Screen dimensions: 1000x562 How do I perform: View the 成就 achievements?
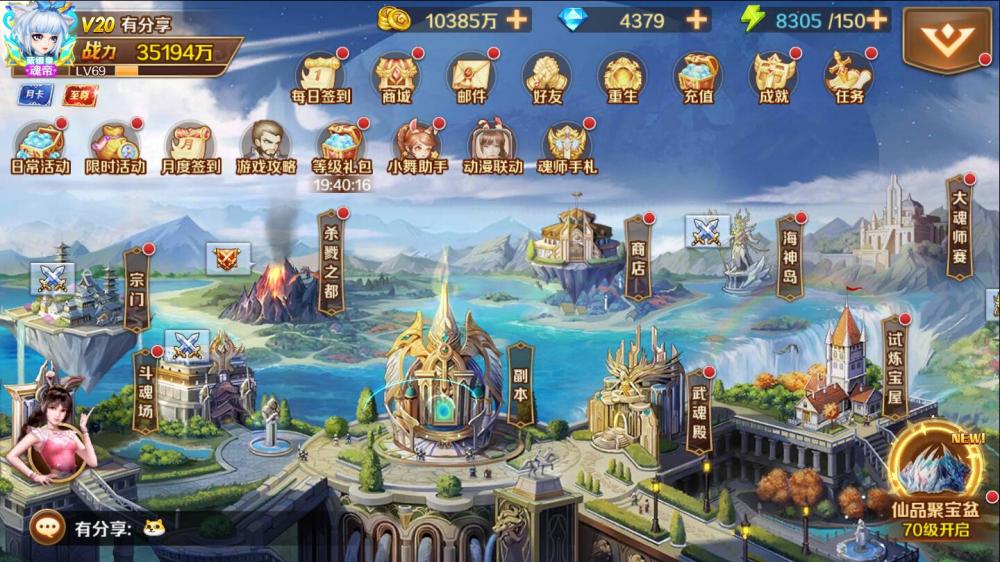coord(774,76)
